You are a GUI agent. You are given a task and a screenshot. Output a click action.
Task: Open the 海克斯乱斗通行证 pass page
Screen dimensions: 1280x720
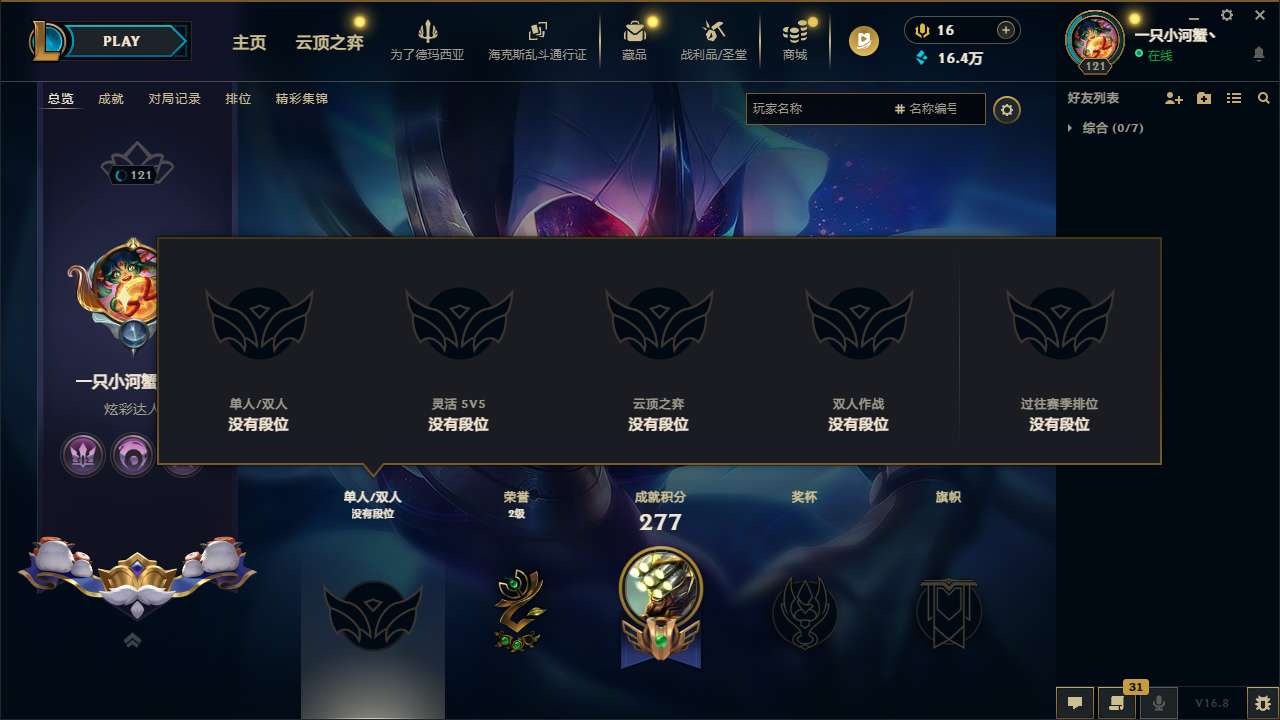537,40
